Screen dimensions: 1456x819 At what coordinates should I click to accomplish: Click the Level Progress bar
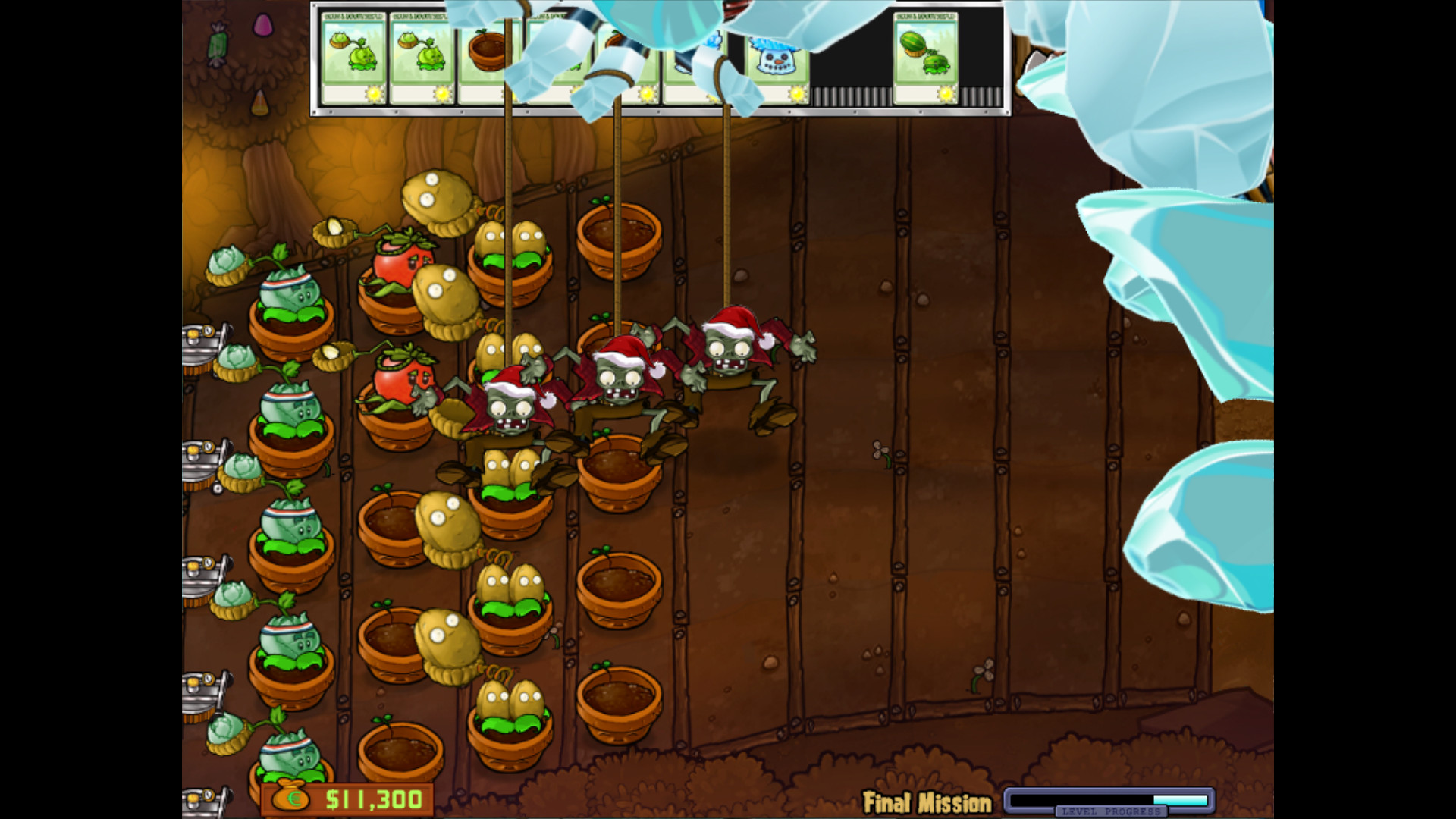click(1107, 799)
